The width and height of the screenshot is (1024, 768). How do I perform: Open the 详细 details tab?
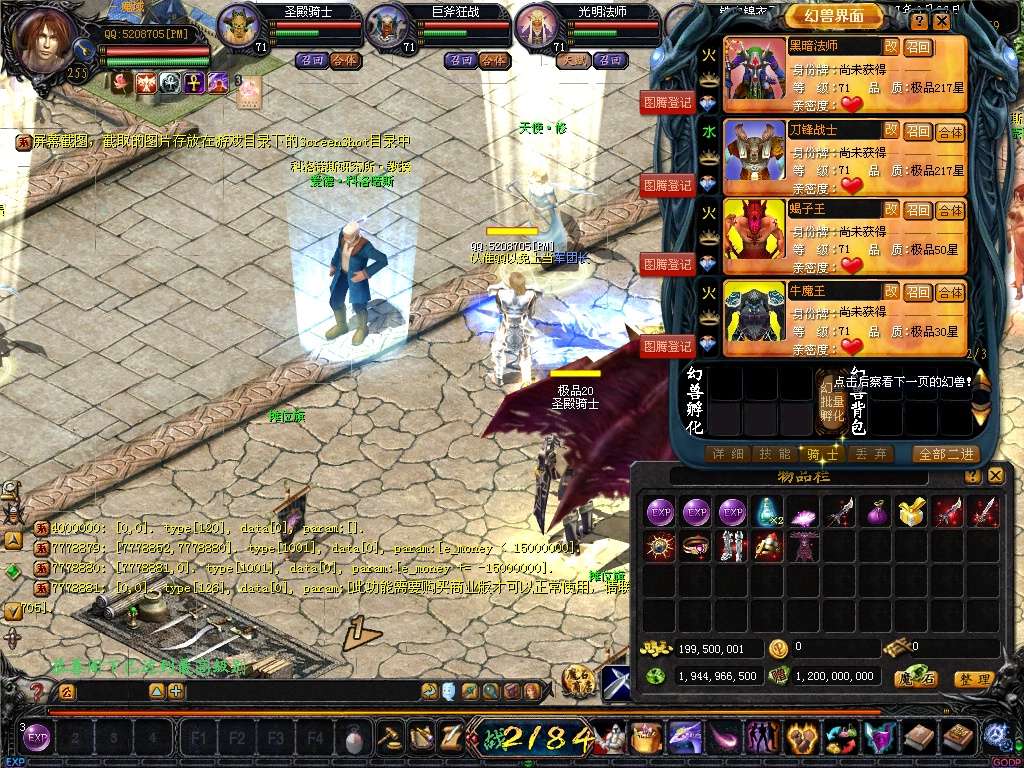tap(727, 454)
